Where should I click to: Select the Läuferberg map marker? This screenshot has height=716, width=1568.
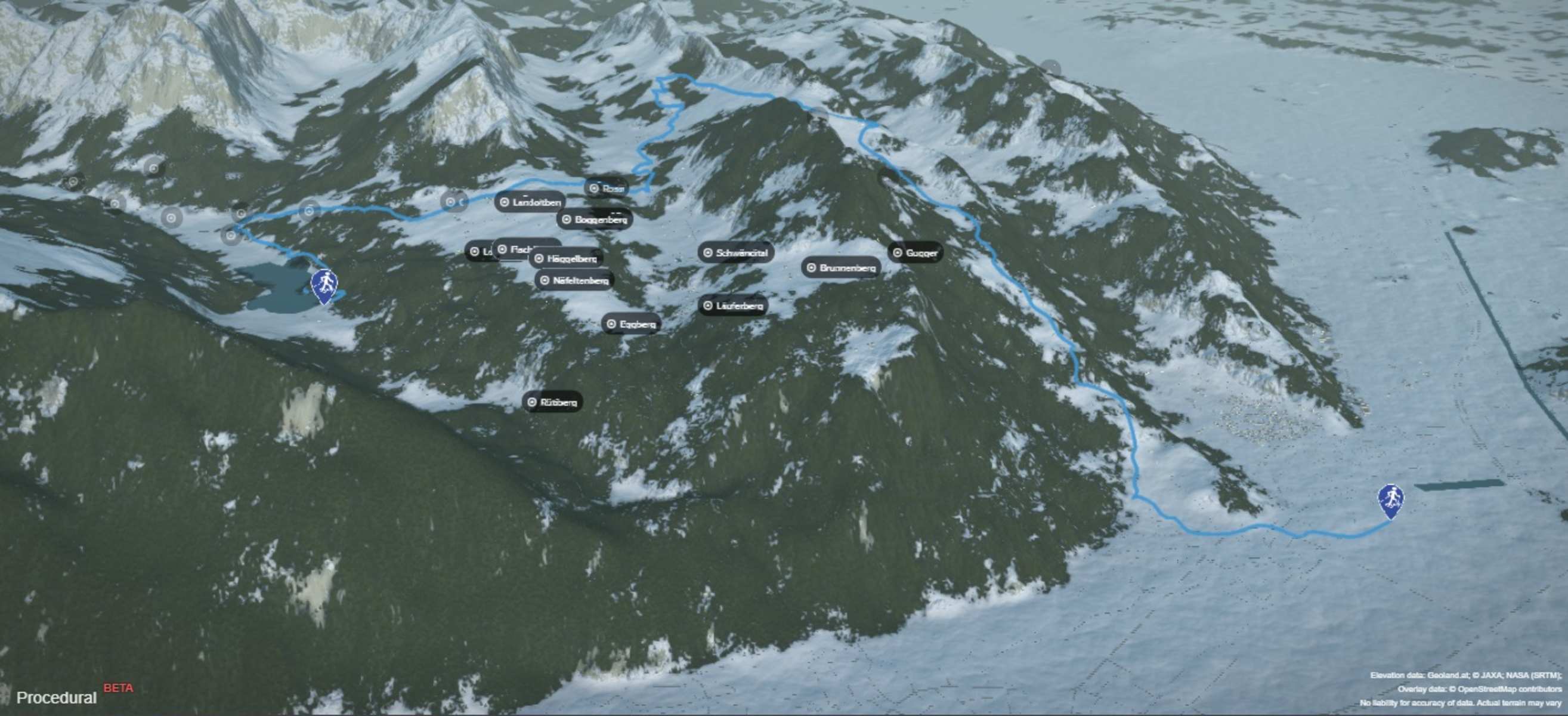pyautogui.click(x=733, y=305)
